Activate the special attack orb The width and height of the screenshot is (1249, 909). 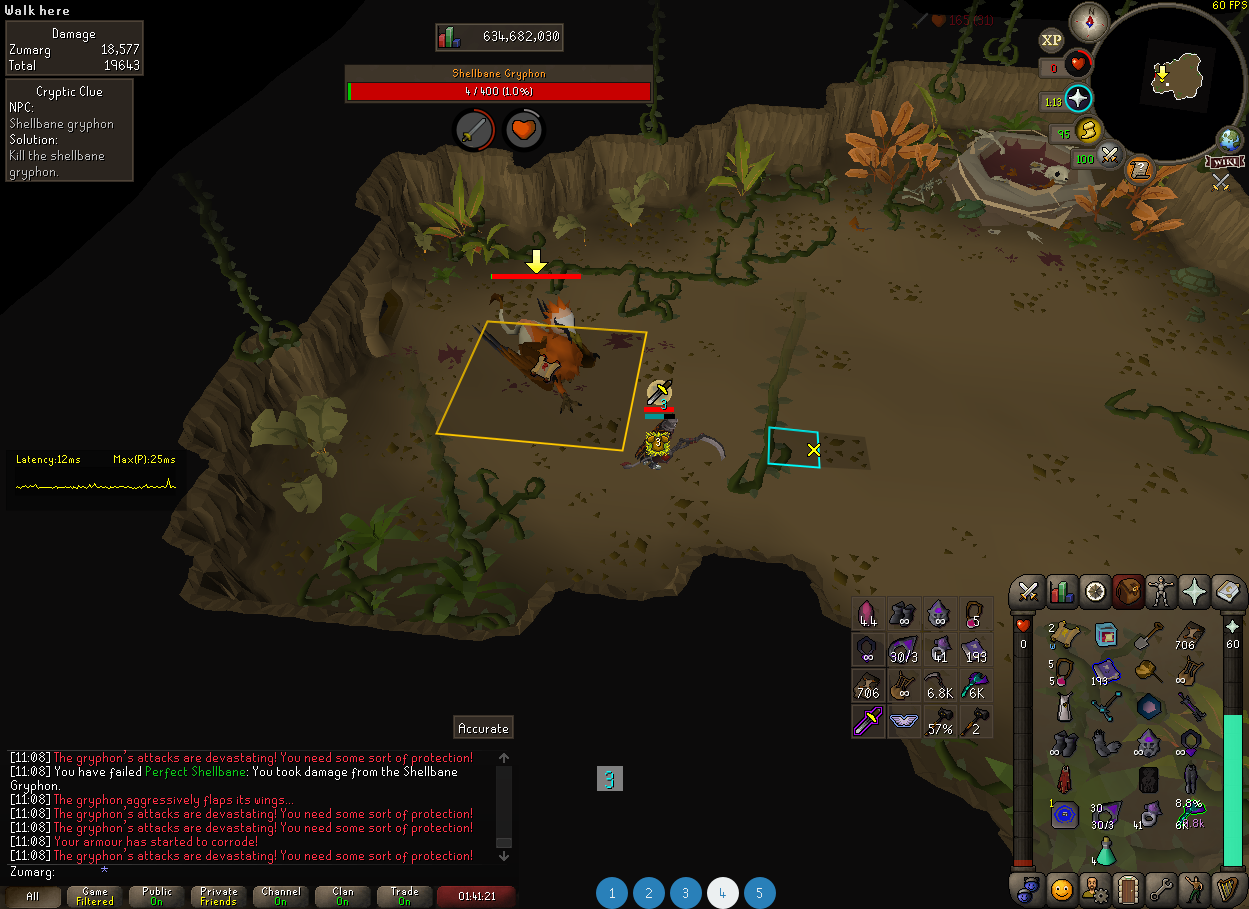[x=1109, y=155]
